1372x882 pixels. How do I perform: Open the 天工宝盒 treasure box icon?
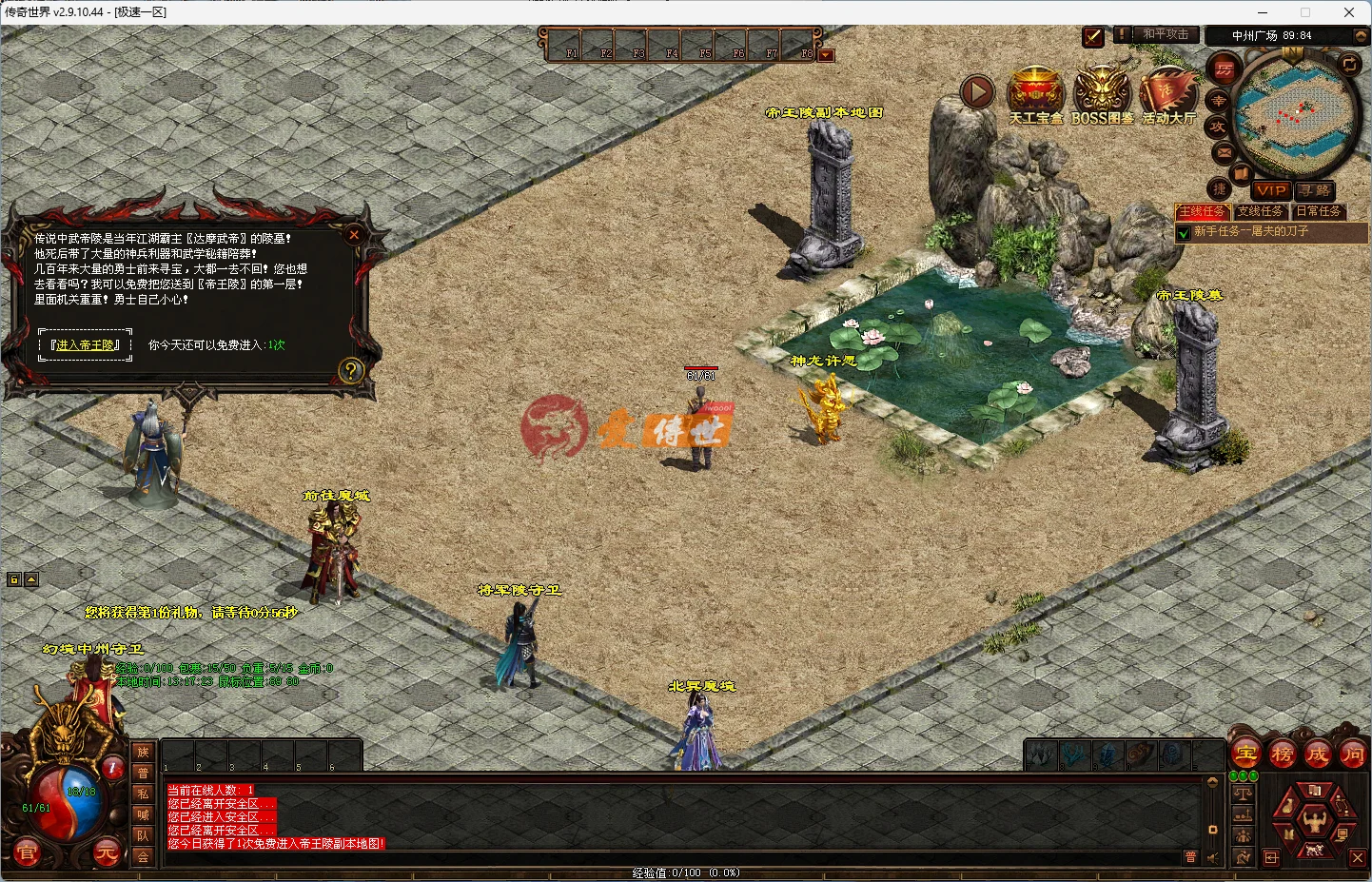coord(1036,92)
